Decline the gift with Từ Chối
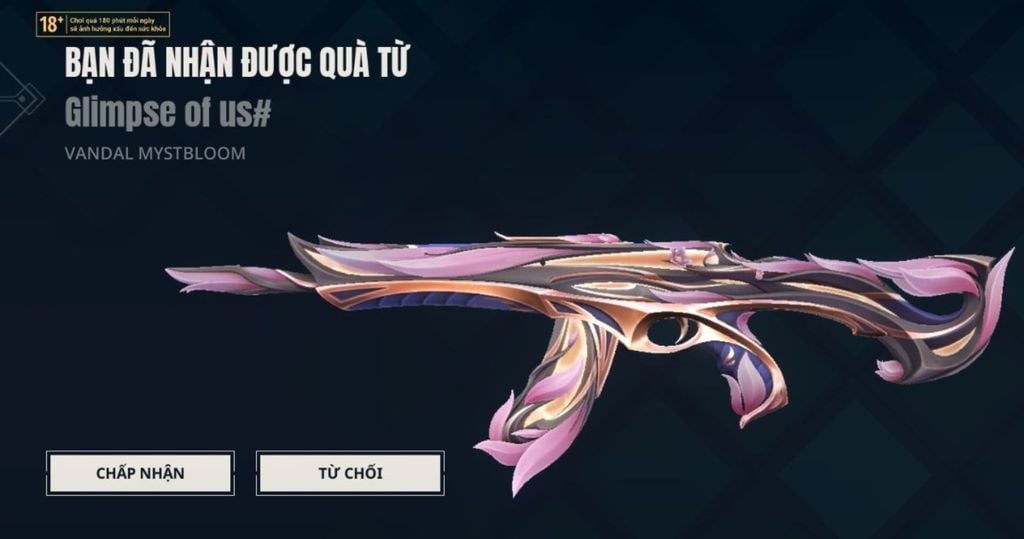 [x=350, y=473]
